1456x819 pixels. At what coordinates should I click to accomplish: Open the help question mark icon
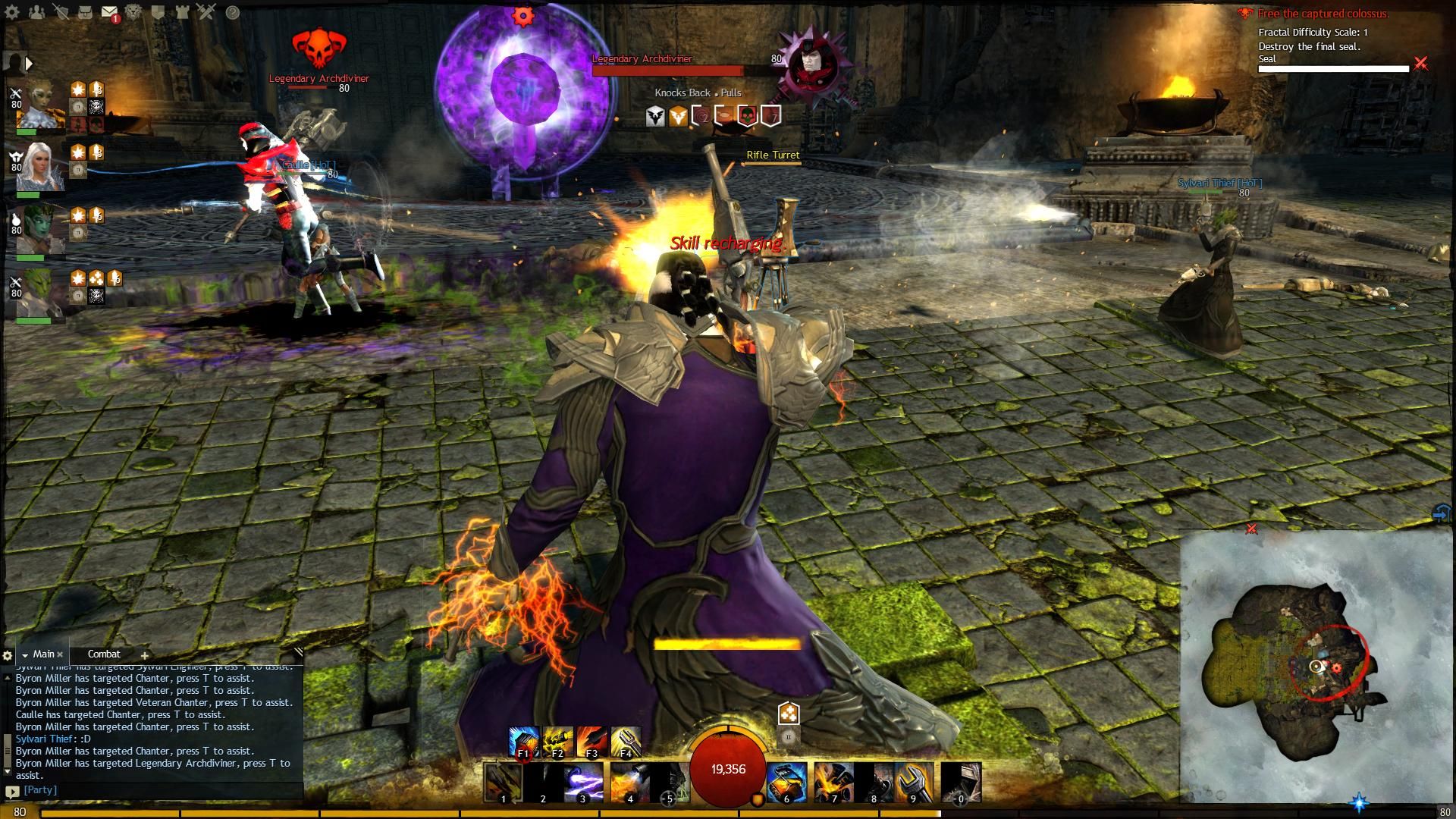click(233, 12)
